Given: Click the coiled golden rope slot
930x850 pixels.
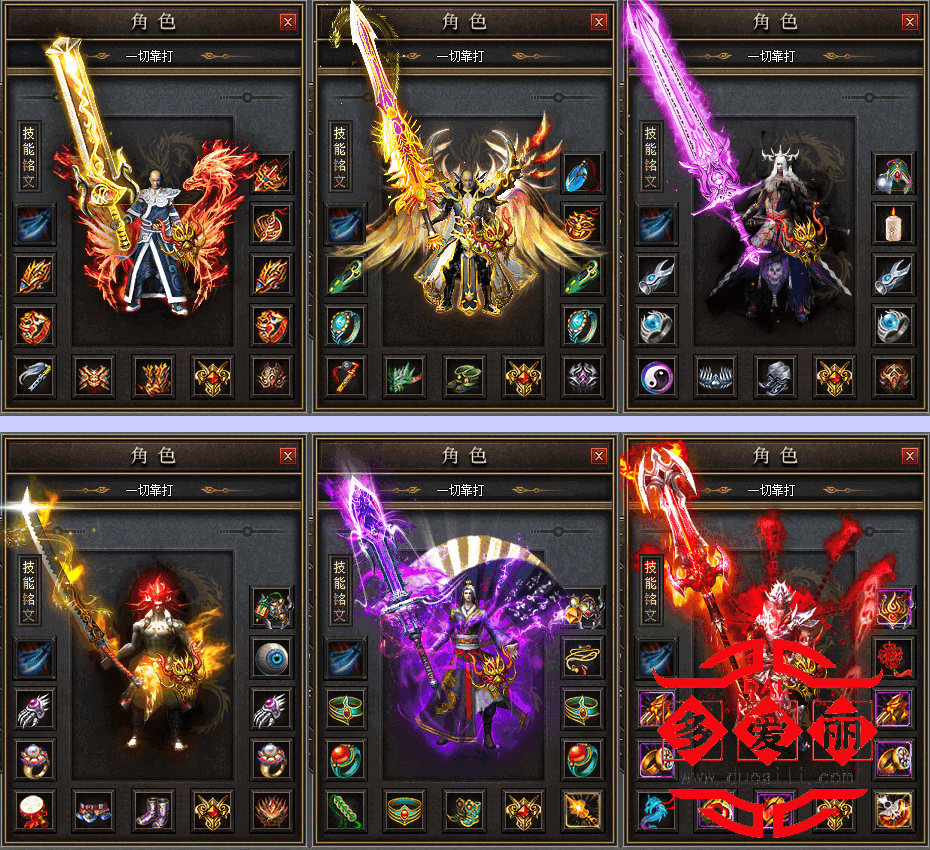Looking at the screenshot, I should click(x=581, y=658).
